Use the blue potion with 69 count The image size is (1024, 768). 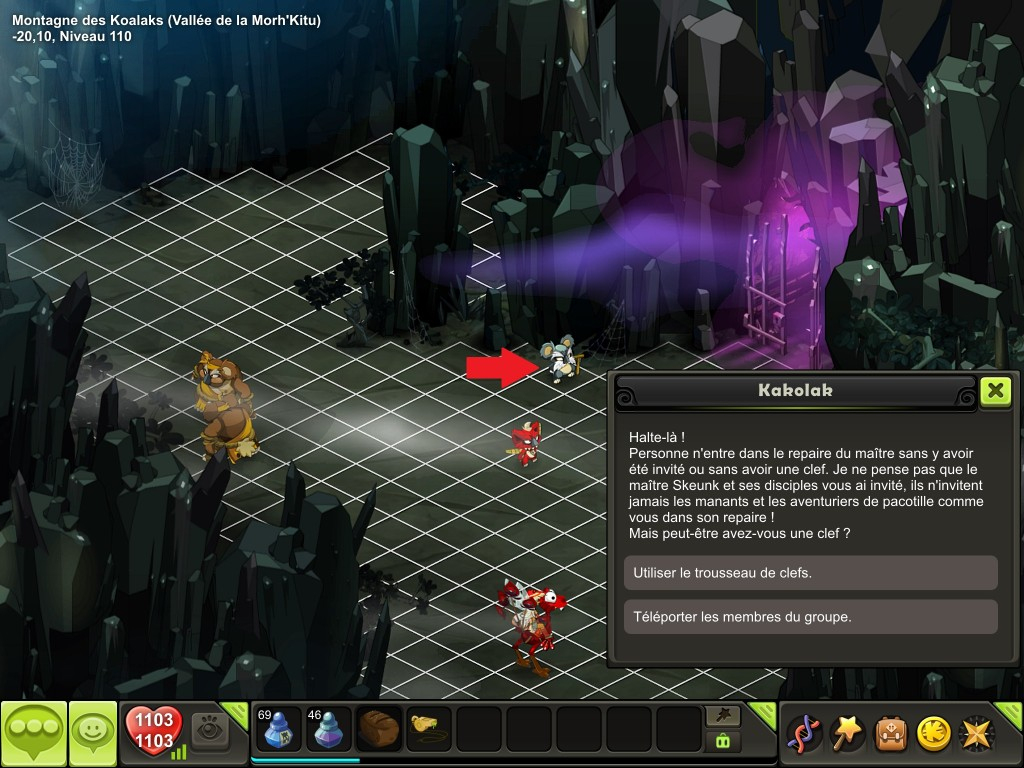279,729
